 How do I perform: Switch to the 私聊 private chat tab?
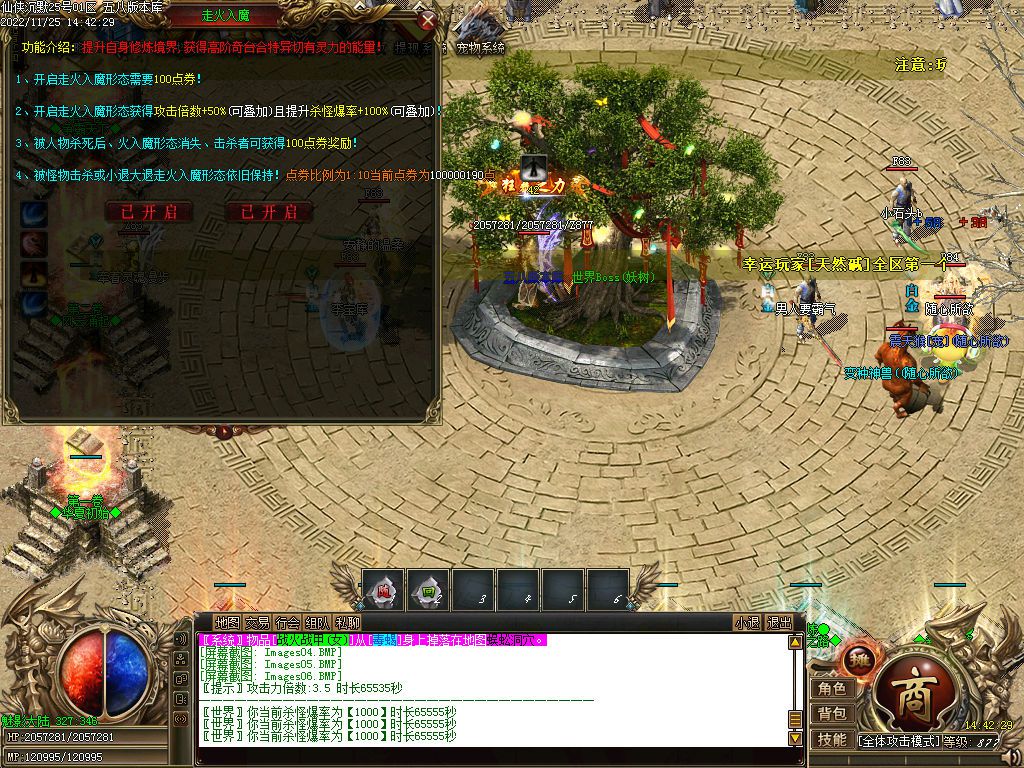click(347, 622)
